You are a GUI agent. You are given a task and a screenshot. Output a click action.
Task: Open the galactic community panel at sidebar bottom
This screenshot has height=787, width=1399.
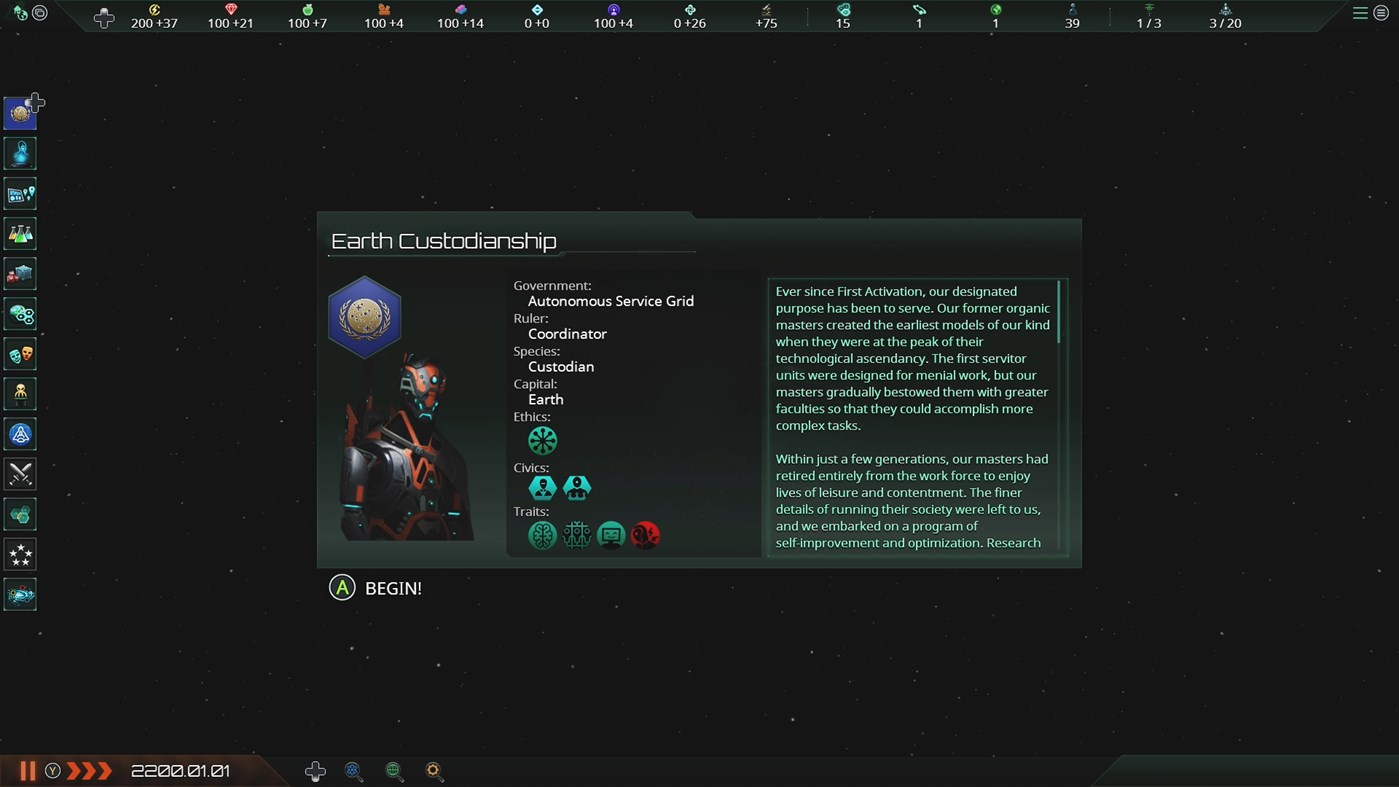click(x=20, y=593)
